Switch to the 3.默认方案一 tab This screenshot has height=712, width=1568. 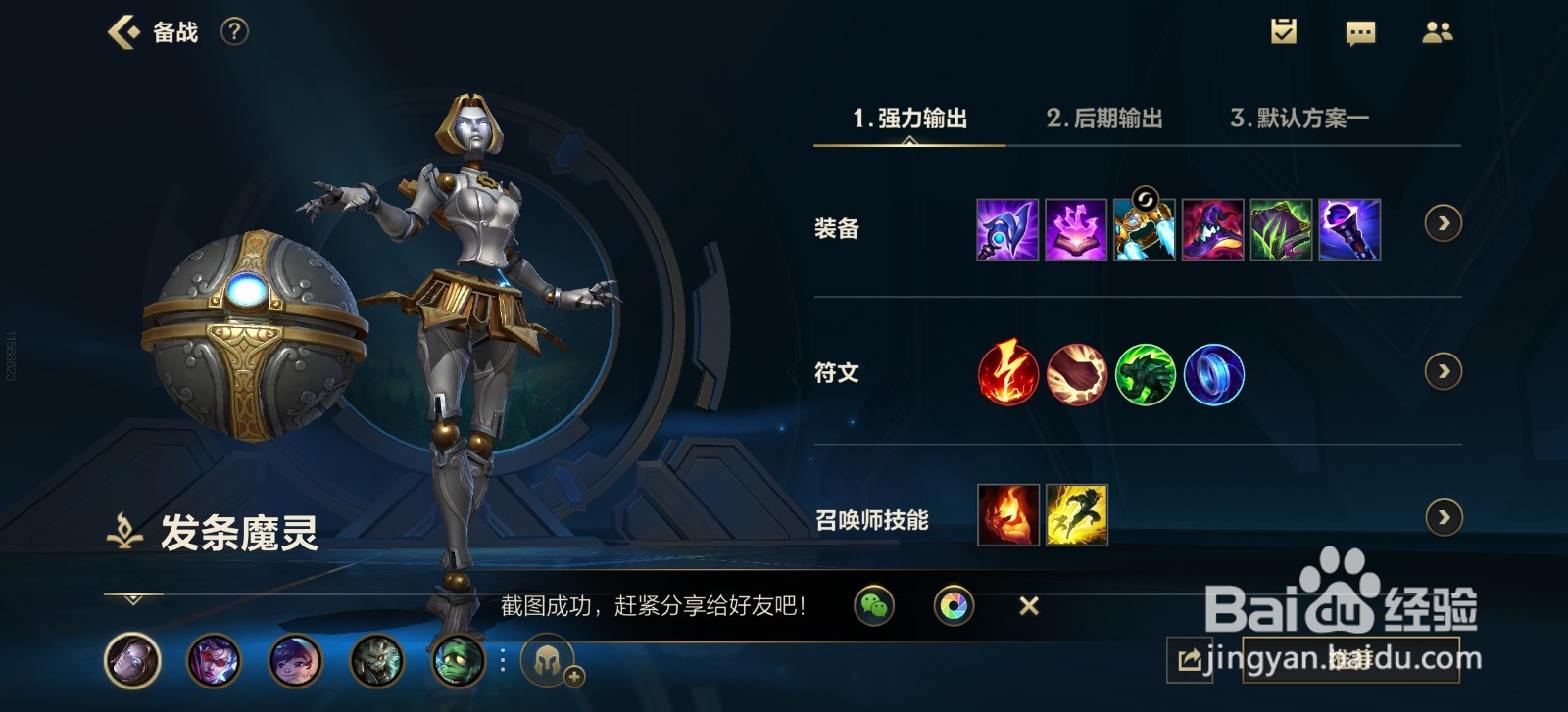point(1303,118)
